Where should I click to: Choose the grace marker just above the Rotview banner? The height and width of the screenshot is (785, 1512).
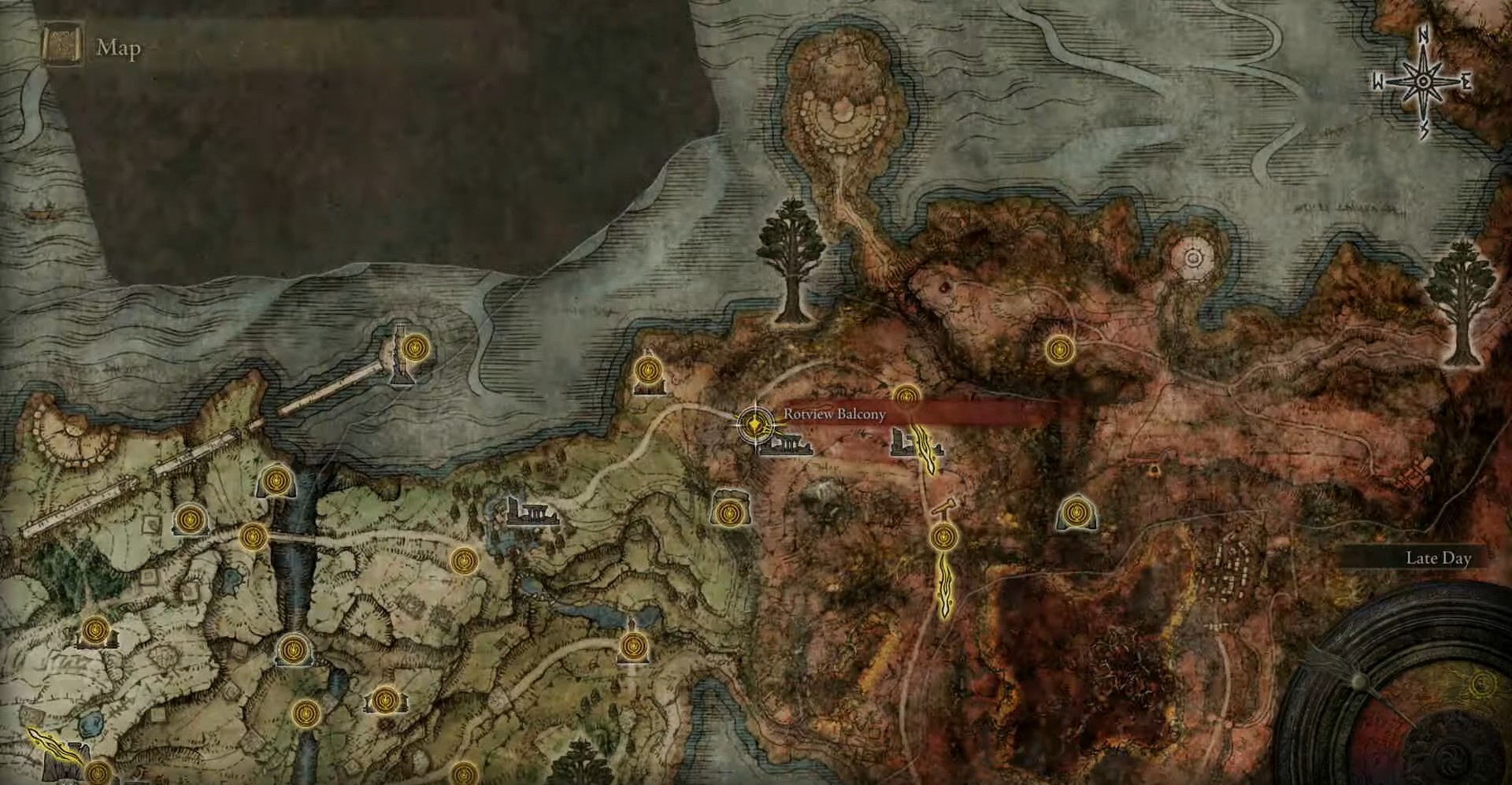click(x=906, y=395)
